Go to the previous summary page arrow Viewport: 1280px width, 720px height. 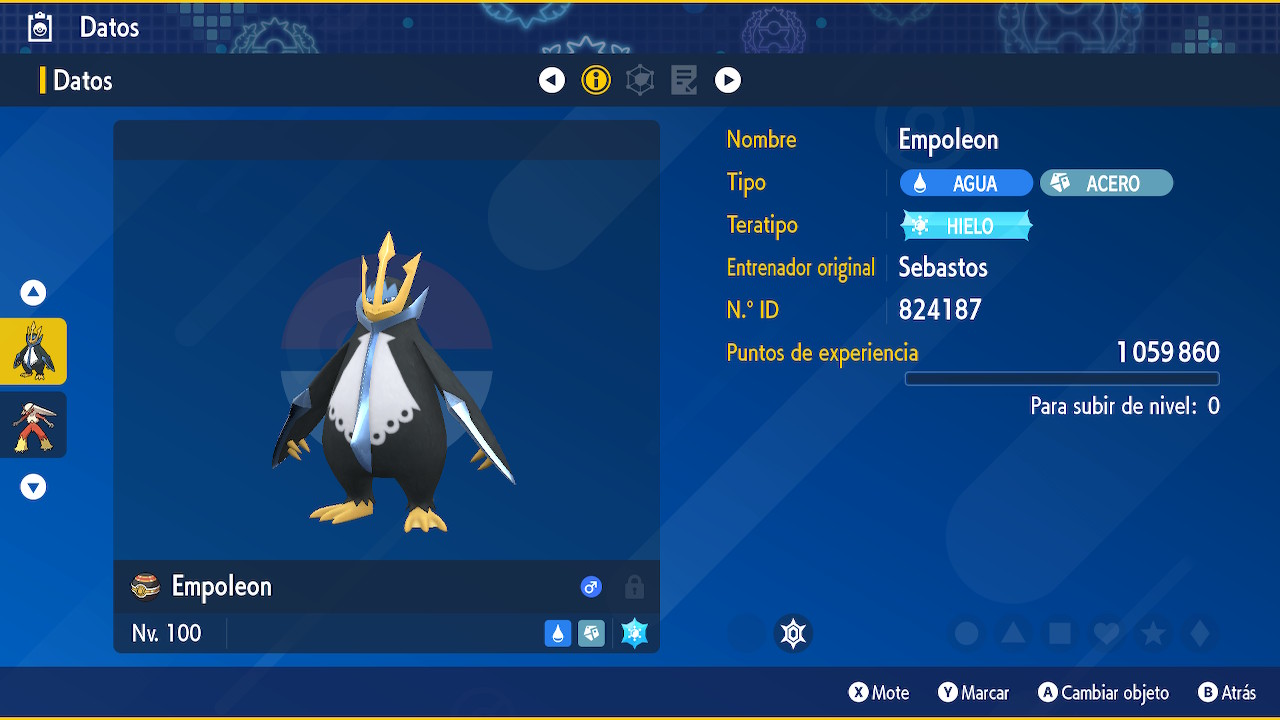click(552, 80)
